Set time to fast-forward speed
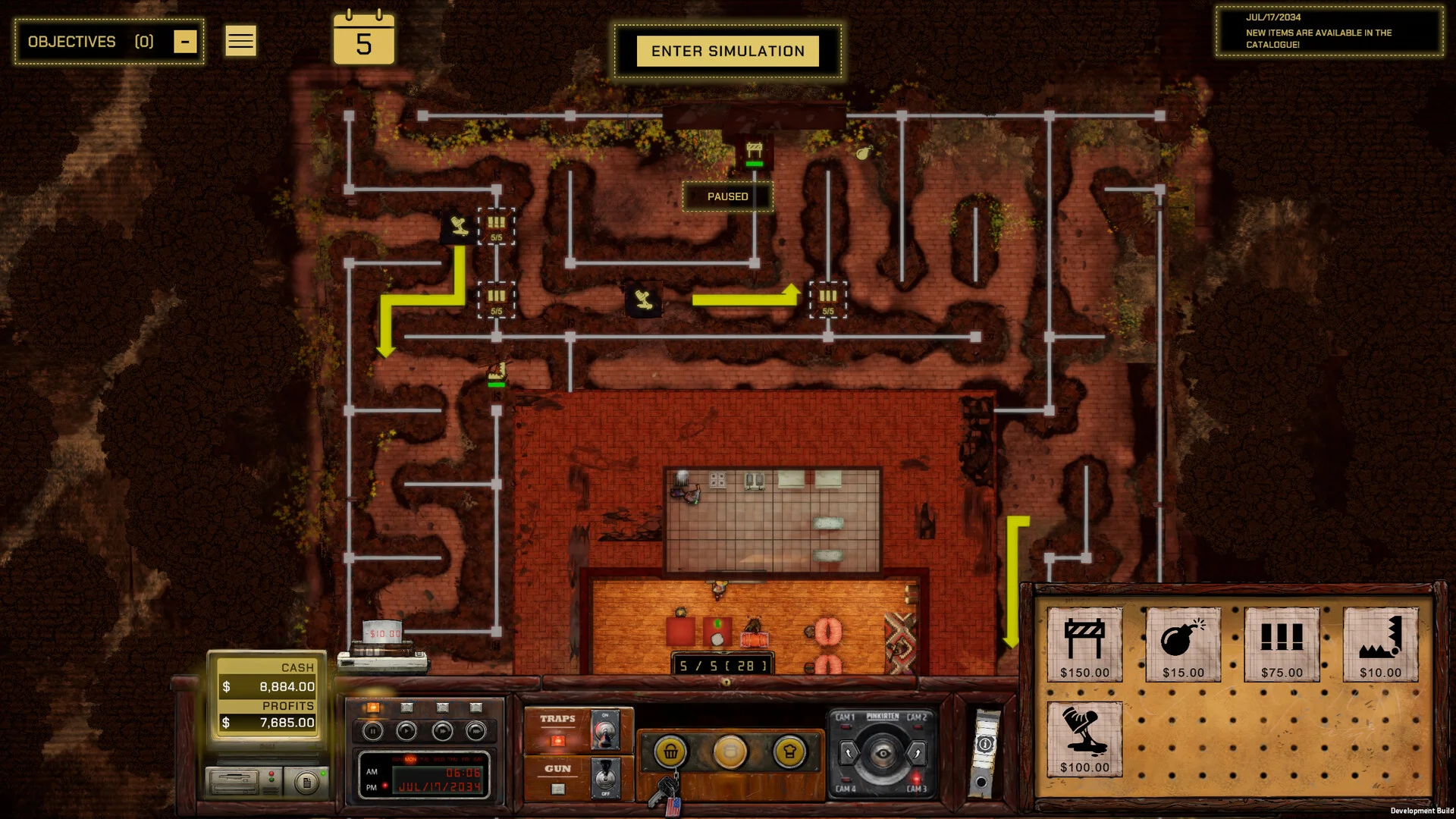1456x819 pixels. (x=442, y=731)
